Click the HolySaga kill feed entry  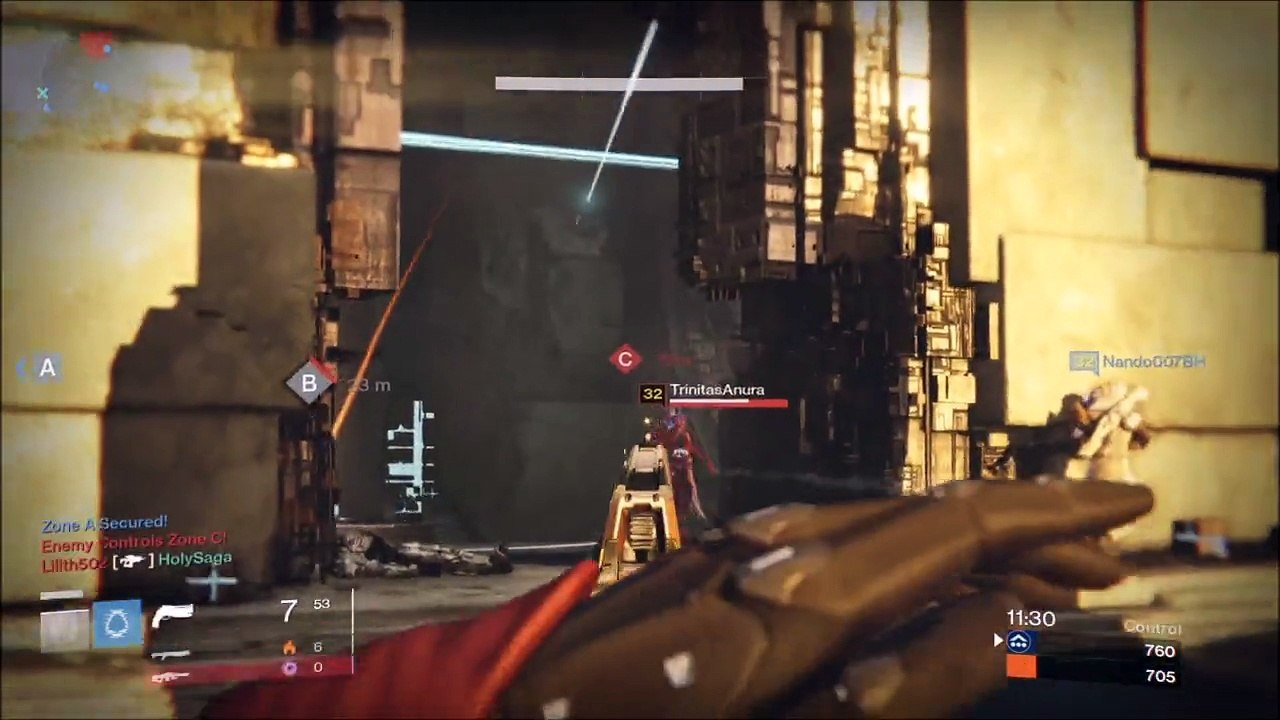click(195, 558)
